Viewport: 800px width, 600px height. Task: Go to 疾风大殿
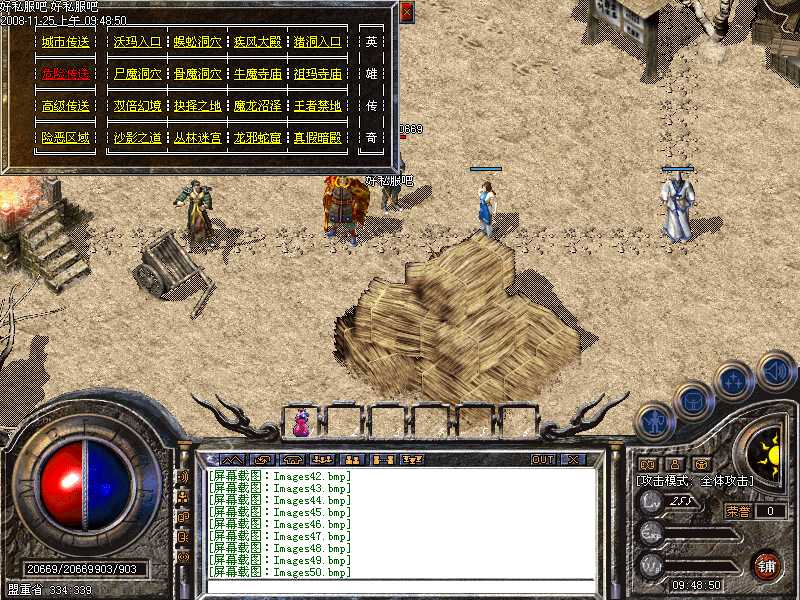[257, 43]
